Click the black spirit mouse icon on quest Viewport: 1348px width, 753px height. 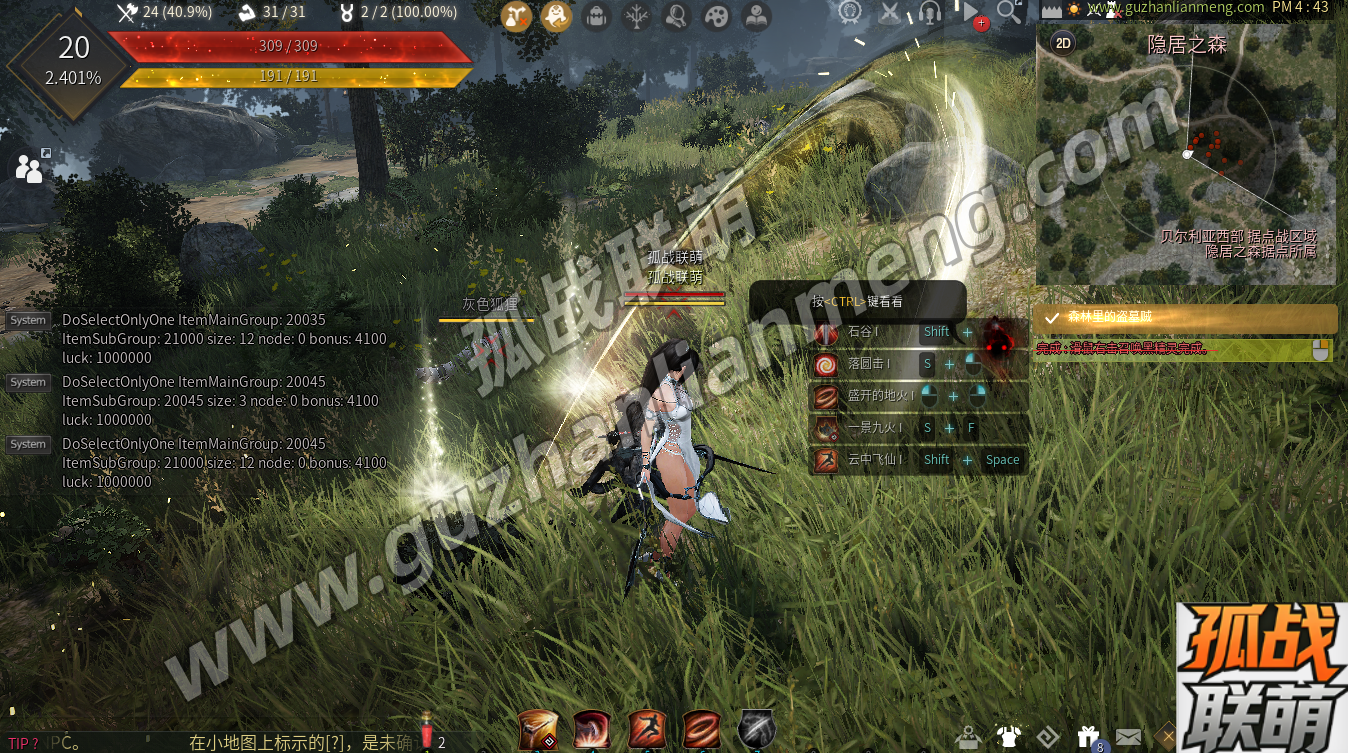[1320, 350]
